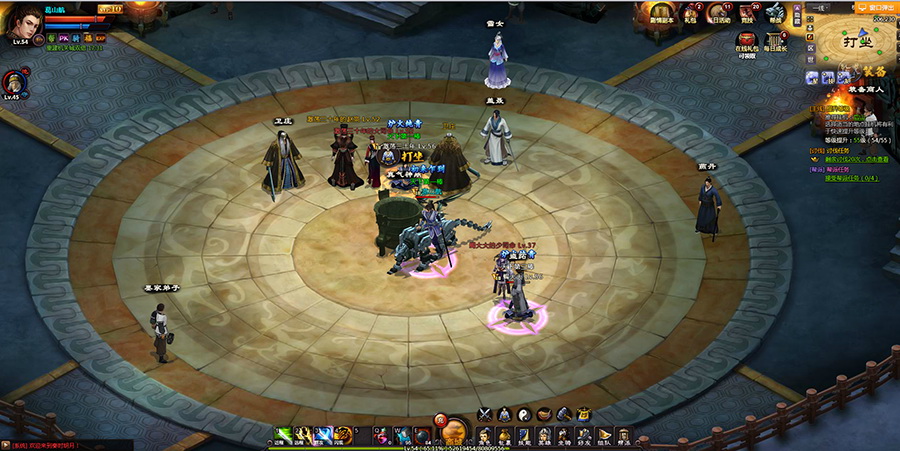Click the VIP 10 badge
This screenshot has width=900, height=451.
tap(108, 8)
